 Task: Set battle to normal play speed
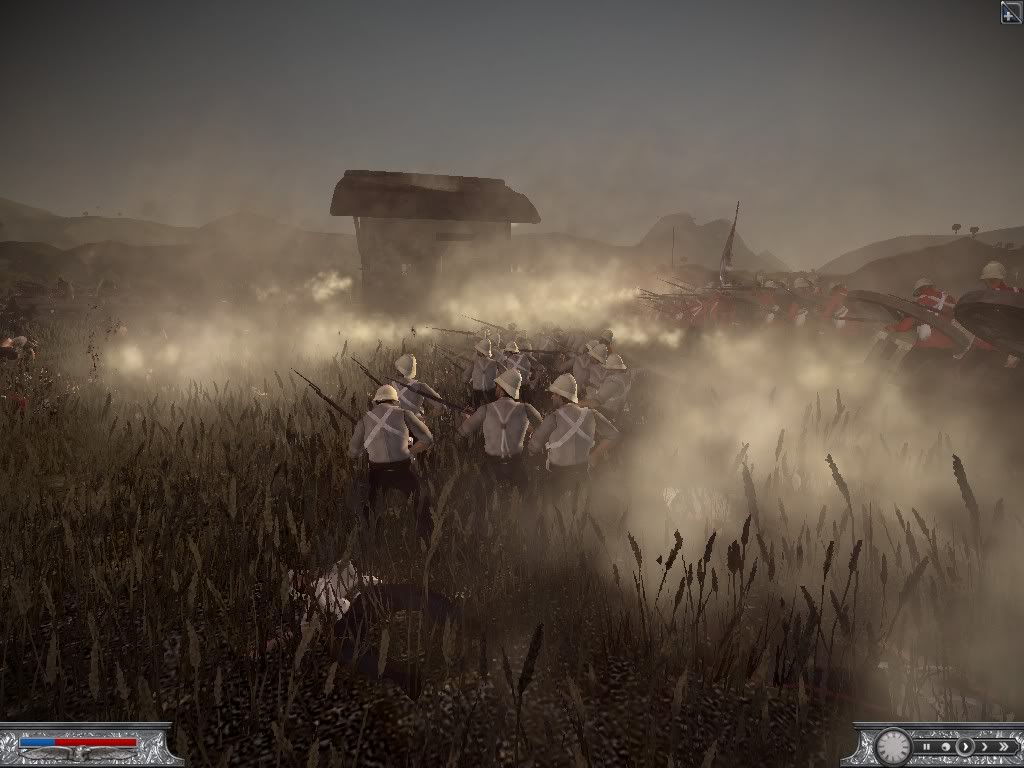pos(965,746)
